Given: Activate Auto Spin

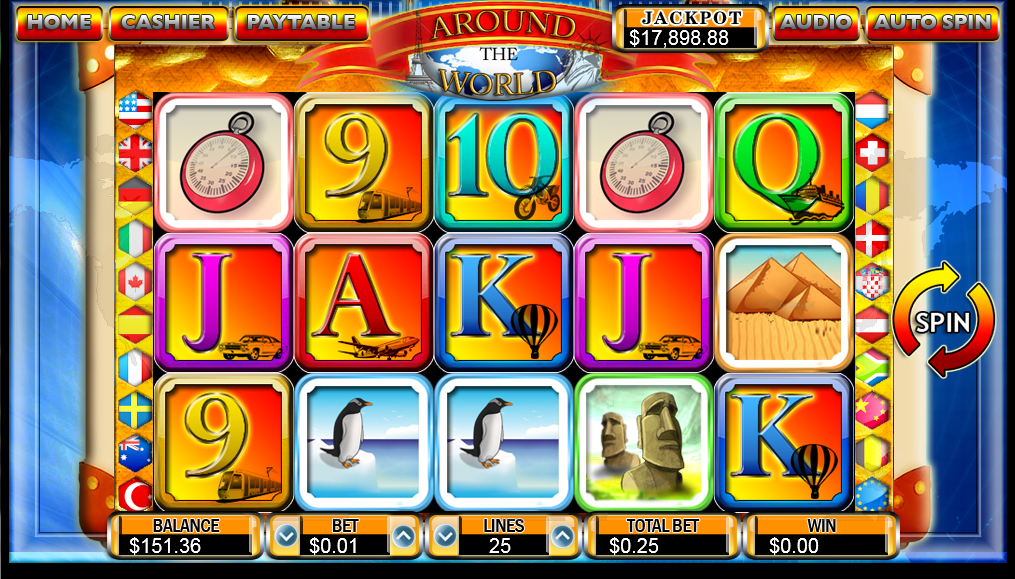Looking at the screenshot, I should [x=932, y=22].
